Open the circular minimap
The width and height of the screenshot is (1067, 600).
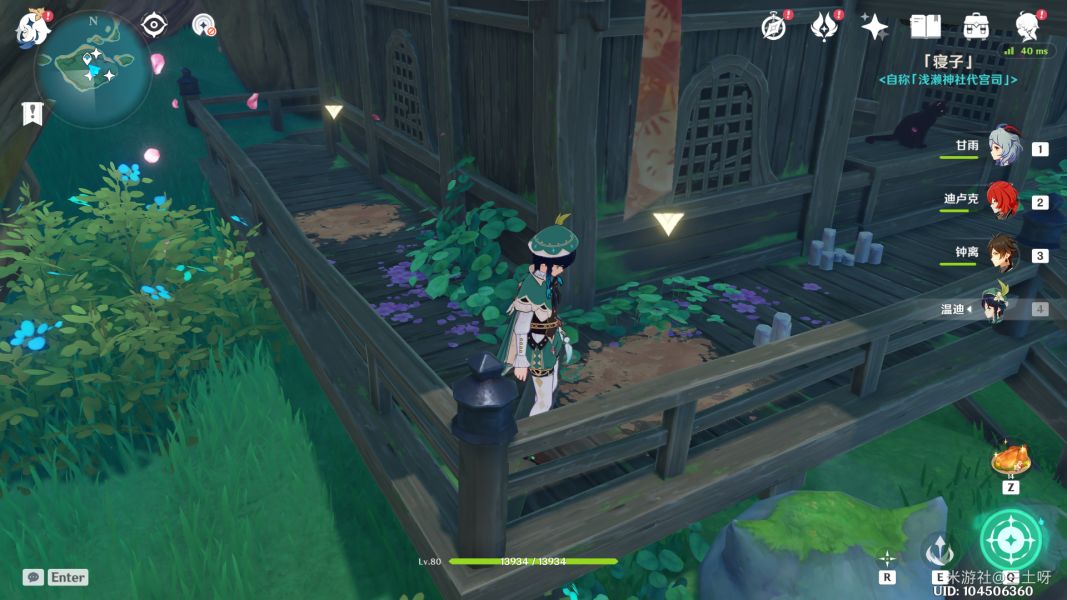coord(93,68)
